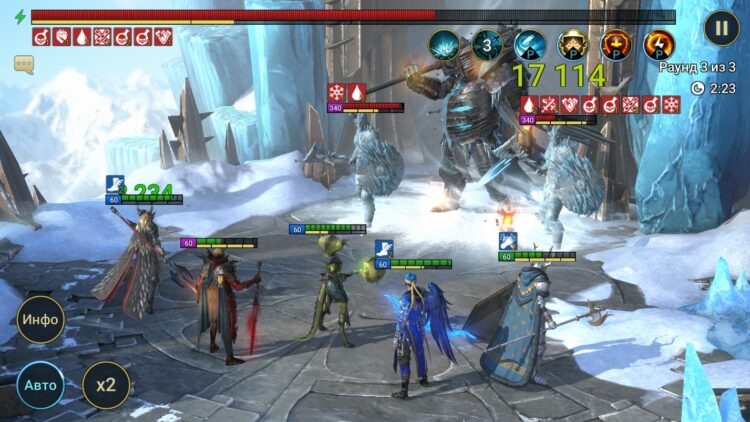Image resolution: width=750 pixels, height=422 pixels.
Task: Open the chat speech bubble
Action: click(24, 64)
